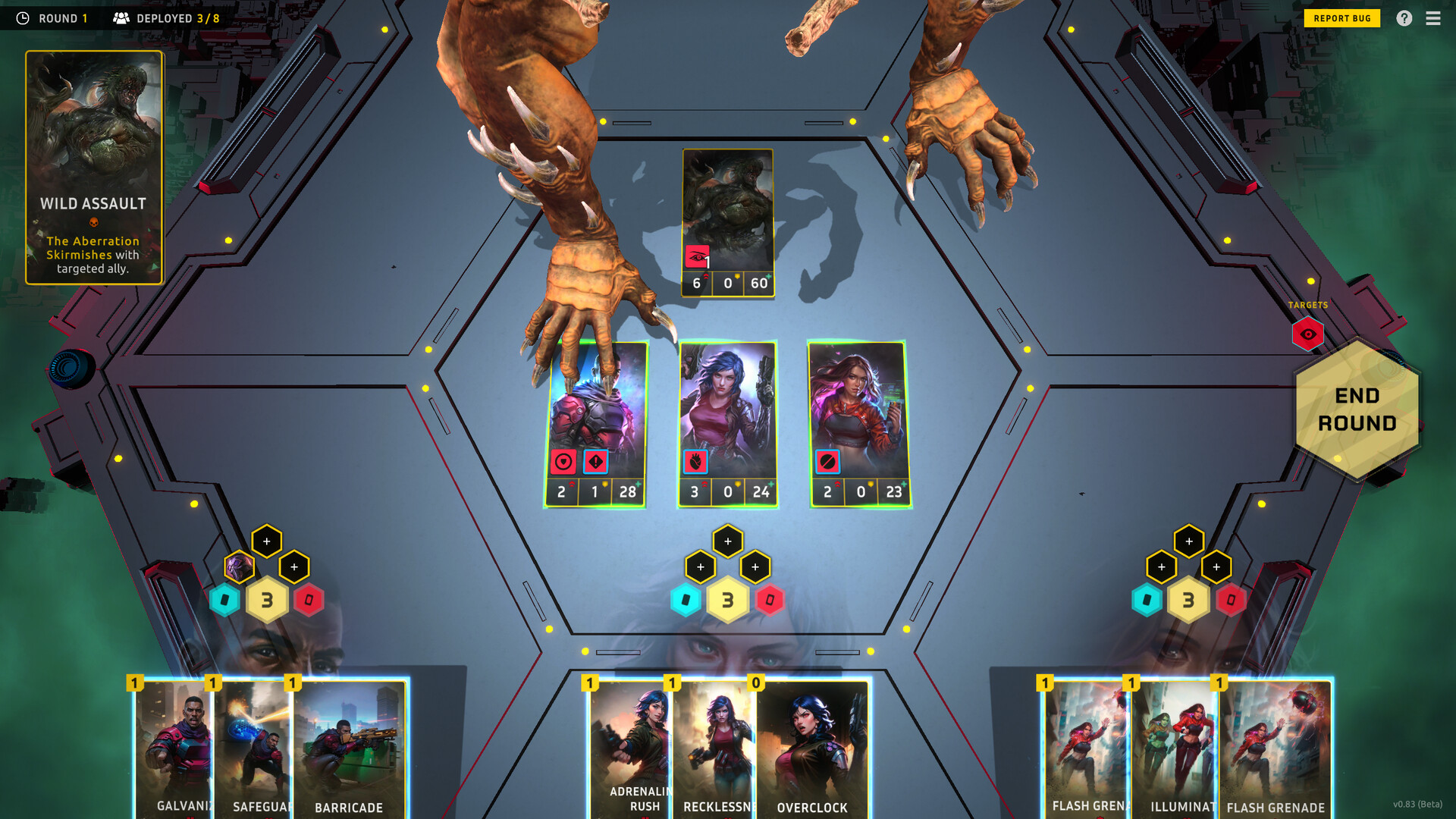This screenshot has height=819, width=1456.
Task: Click the shield status icon on the left ally card
Action: (x=563, y=460)
